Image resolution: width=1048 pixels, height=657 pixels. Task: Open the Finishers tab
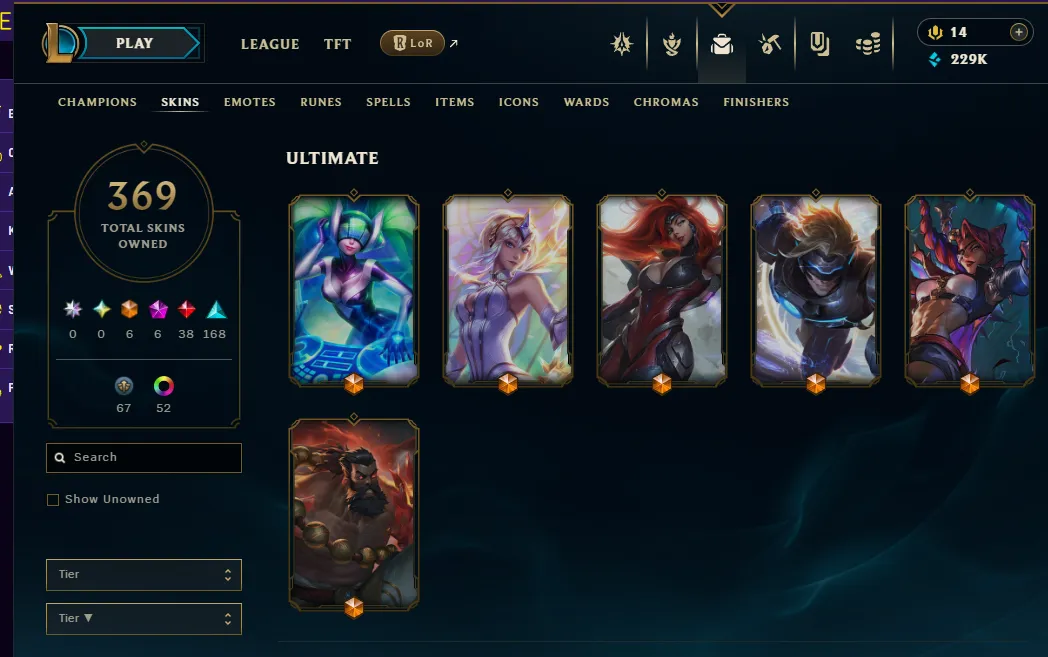click(x=756, y=102)
